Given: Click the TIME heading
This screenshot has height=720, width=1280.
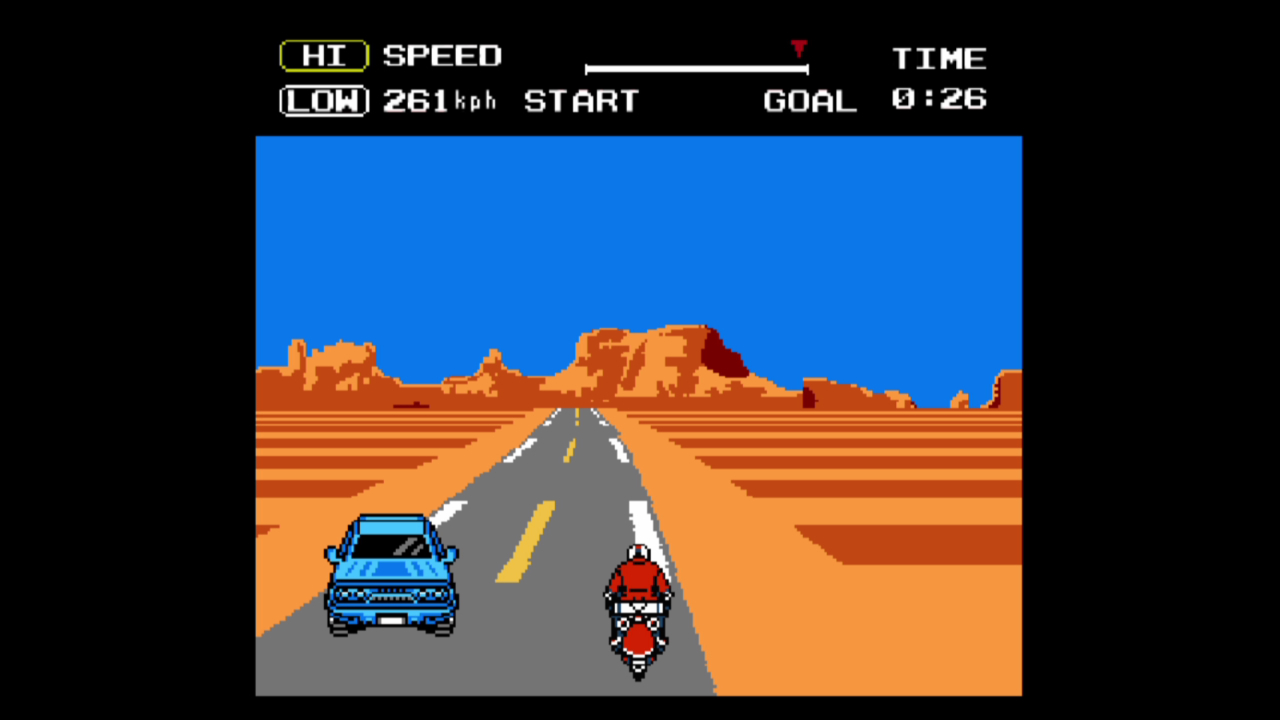Looking at the screenshot, I should point(939,57).
